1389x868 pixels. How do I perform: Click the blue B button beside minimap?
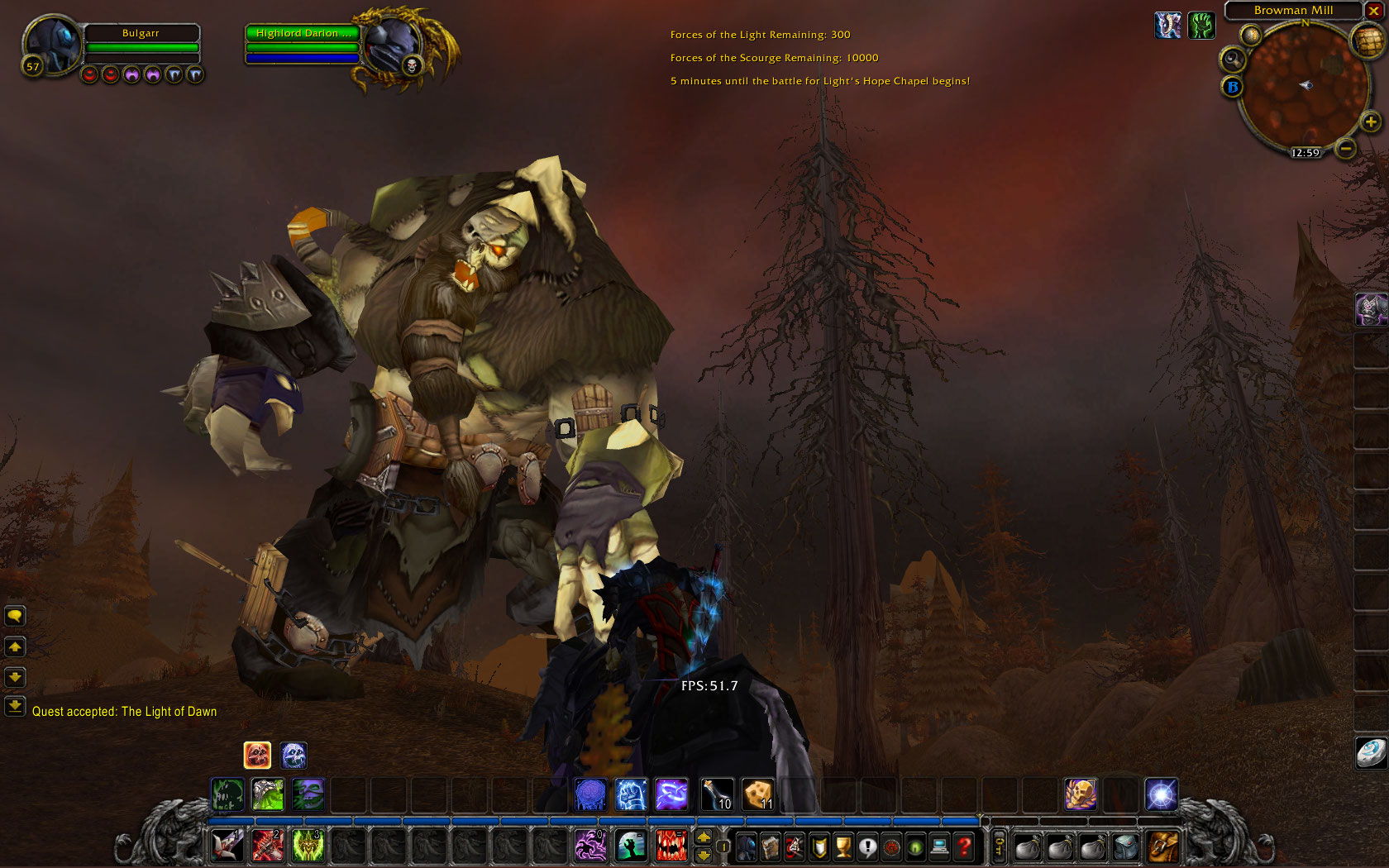pyautogui.click(x=1233, y=87)
